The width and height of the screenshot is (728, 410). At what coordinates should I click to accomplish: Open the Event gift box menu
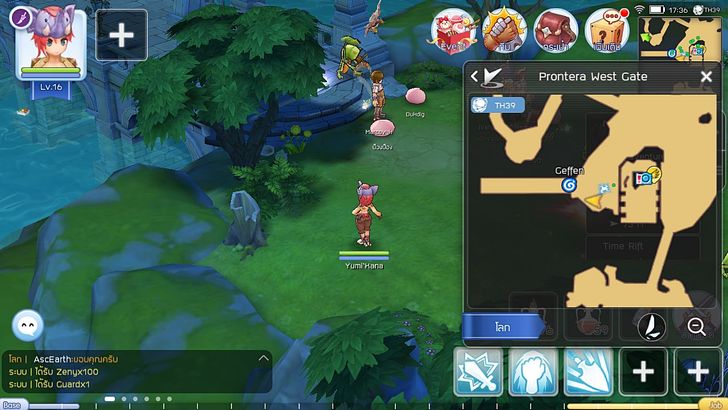pos(453,30)
